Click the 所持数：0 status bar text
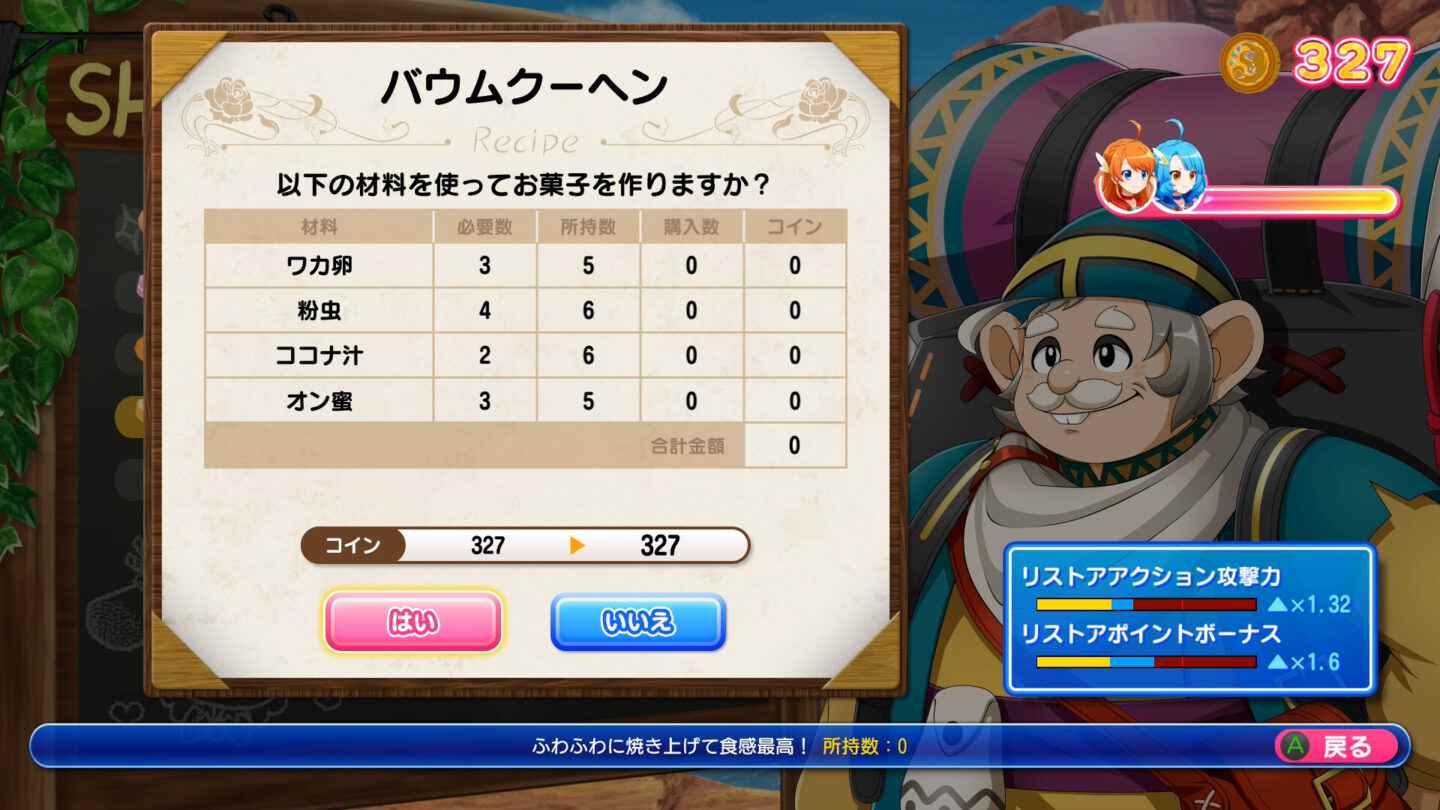Viewport: 1440px width, 810px height. [864, 745]
